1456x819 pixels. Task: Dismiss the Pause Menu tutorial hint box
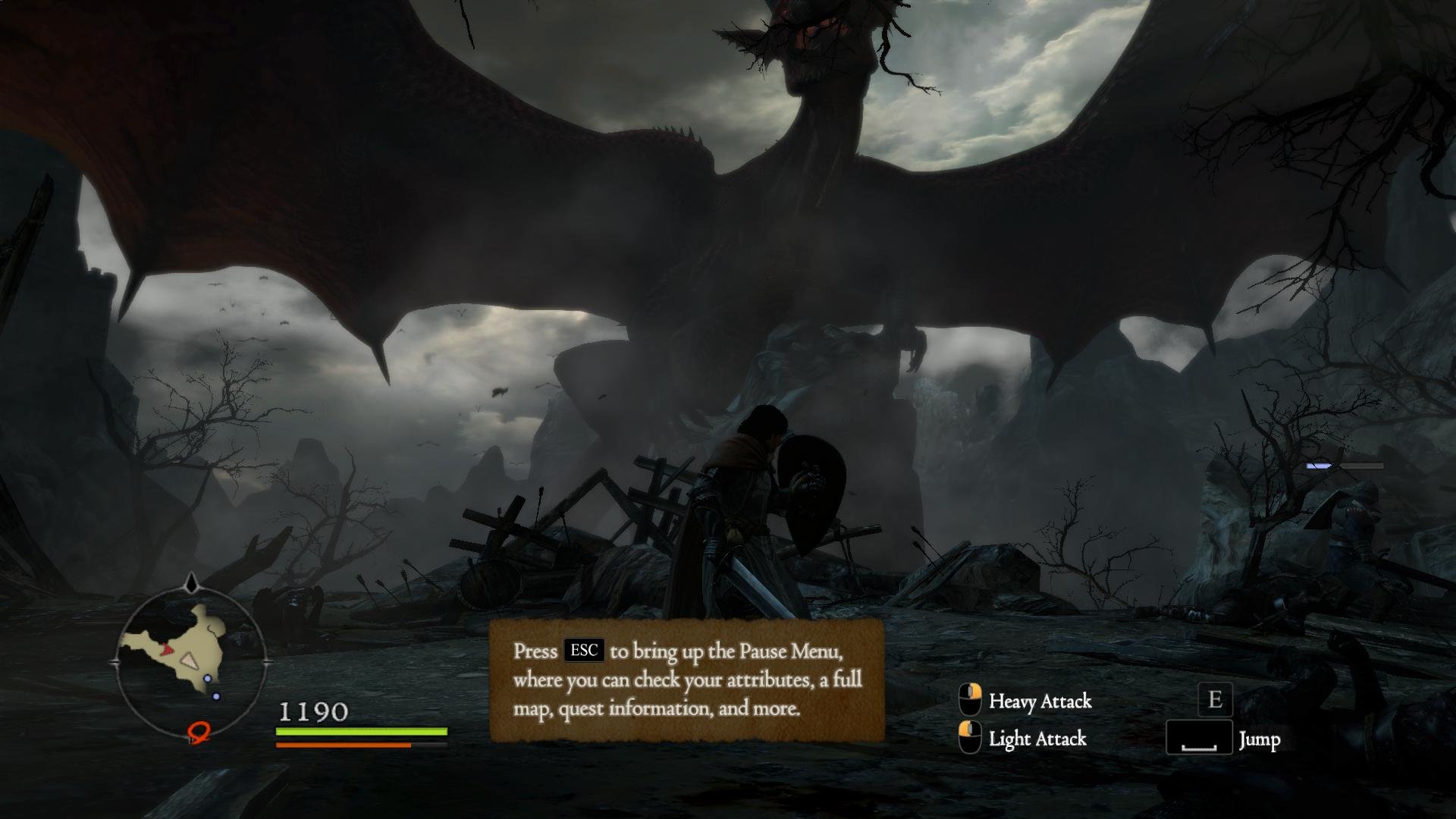point(686,679)
